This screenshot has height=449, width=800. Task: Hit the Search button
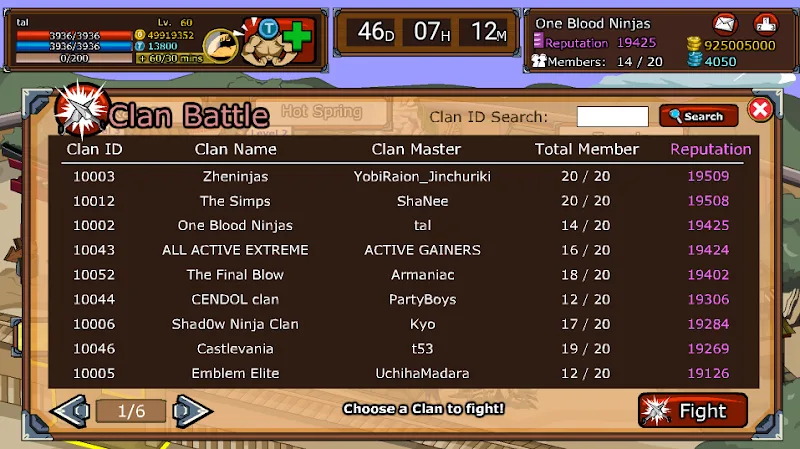698,117
